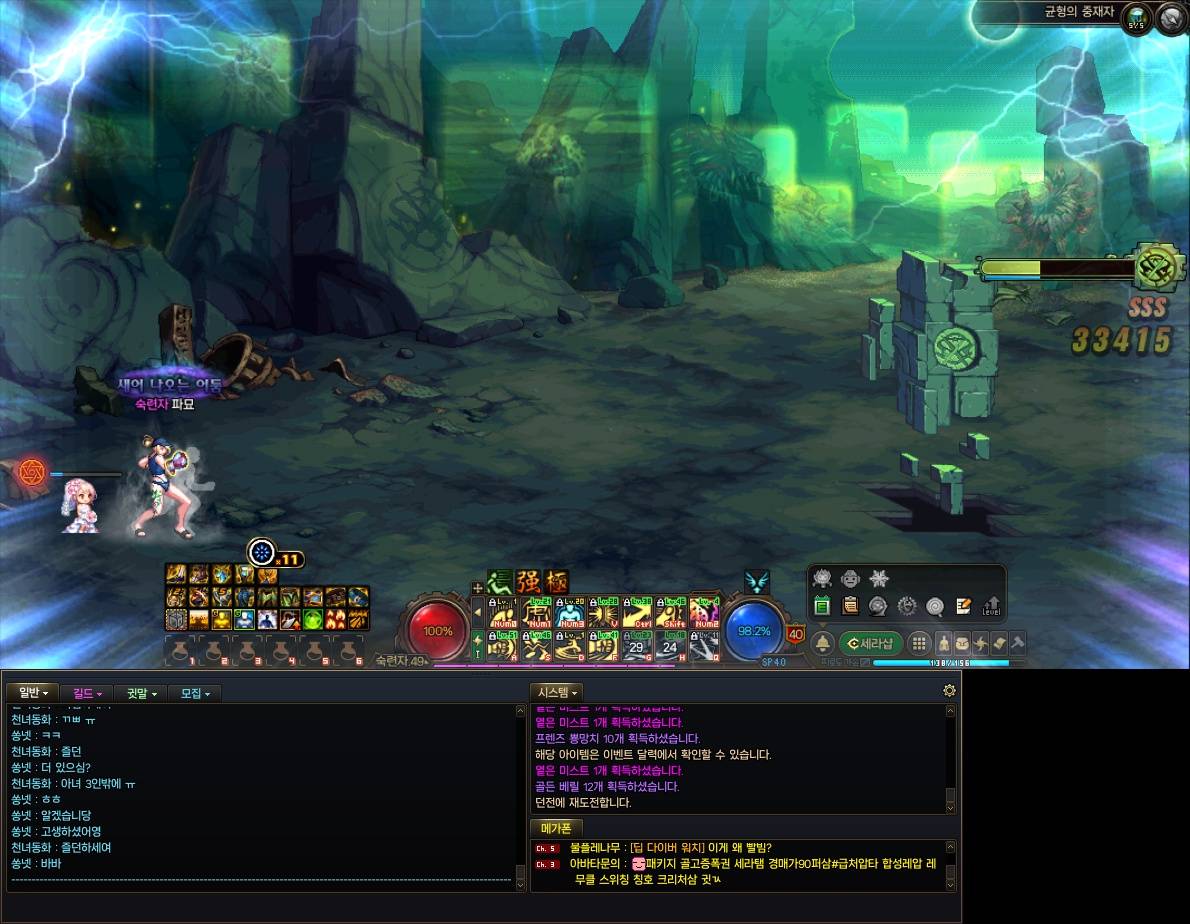Open the 세라샵 cash shop
The image size is (1190, 924).
870,642
